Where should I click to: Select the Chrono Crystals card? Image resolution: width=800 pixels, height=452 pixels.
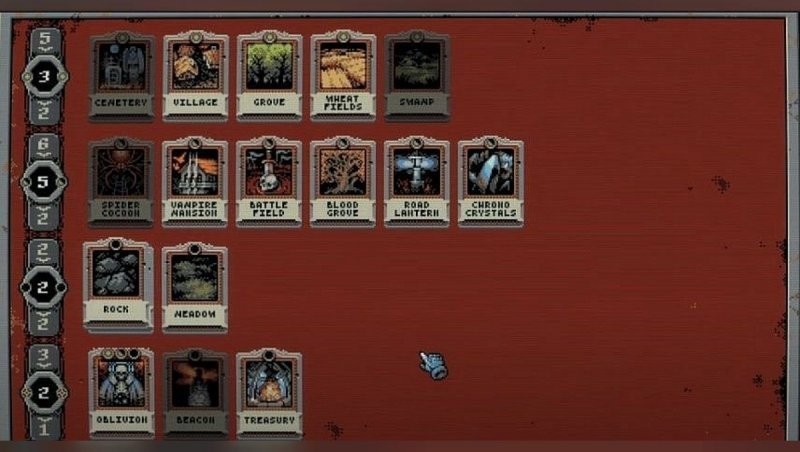pos(491,181)
